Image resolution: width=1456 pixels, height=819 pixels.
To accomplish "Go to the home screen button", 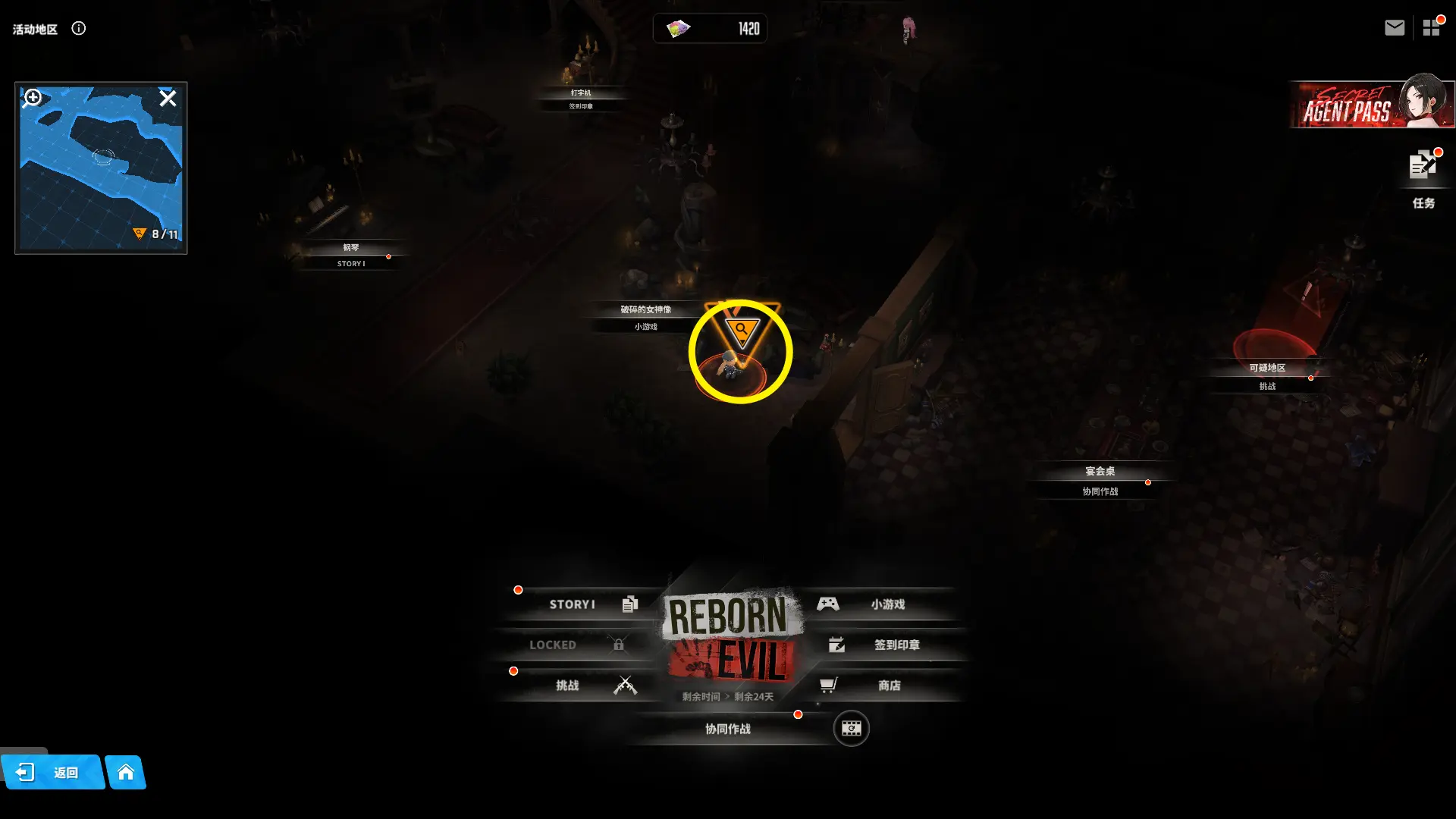I will click(126, 772).
